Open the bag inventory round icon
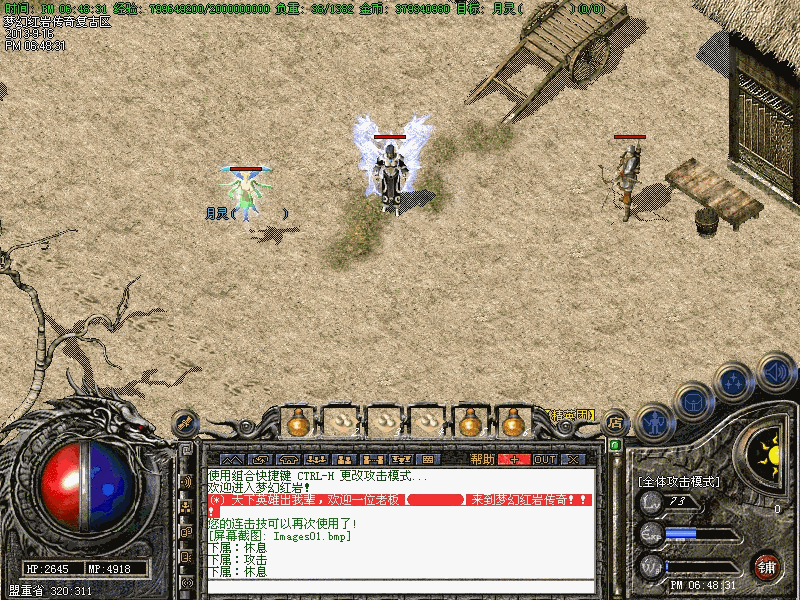Screen dimensions: 800x600 (693, 400)
